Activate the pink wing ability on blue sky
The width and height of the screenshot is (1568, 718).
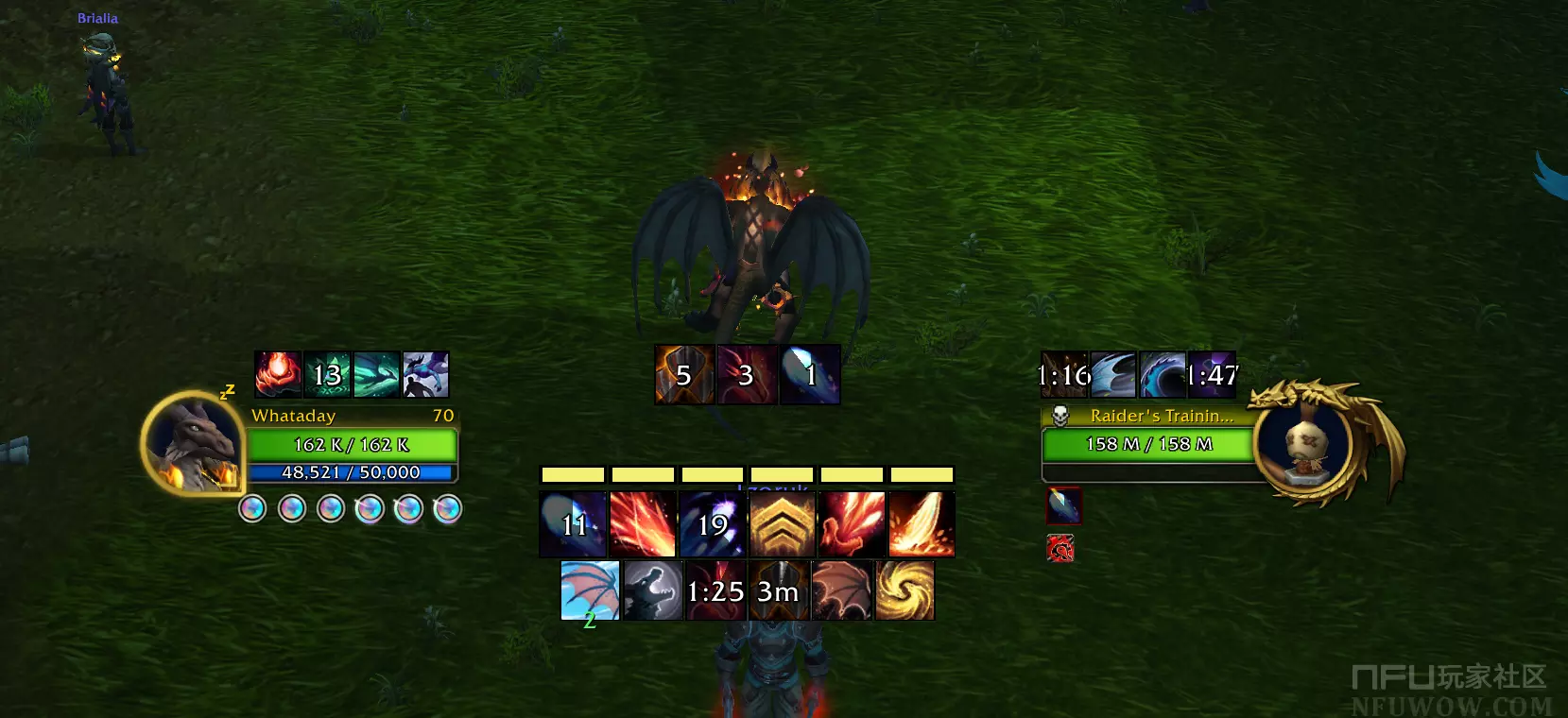(x=590, y=590)
